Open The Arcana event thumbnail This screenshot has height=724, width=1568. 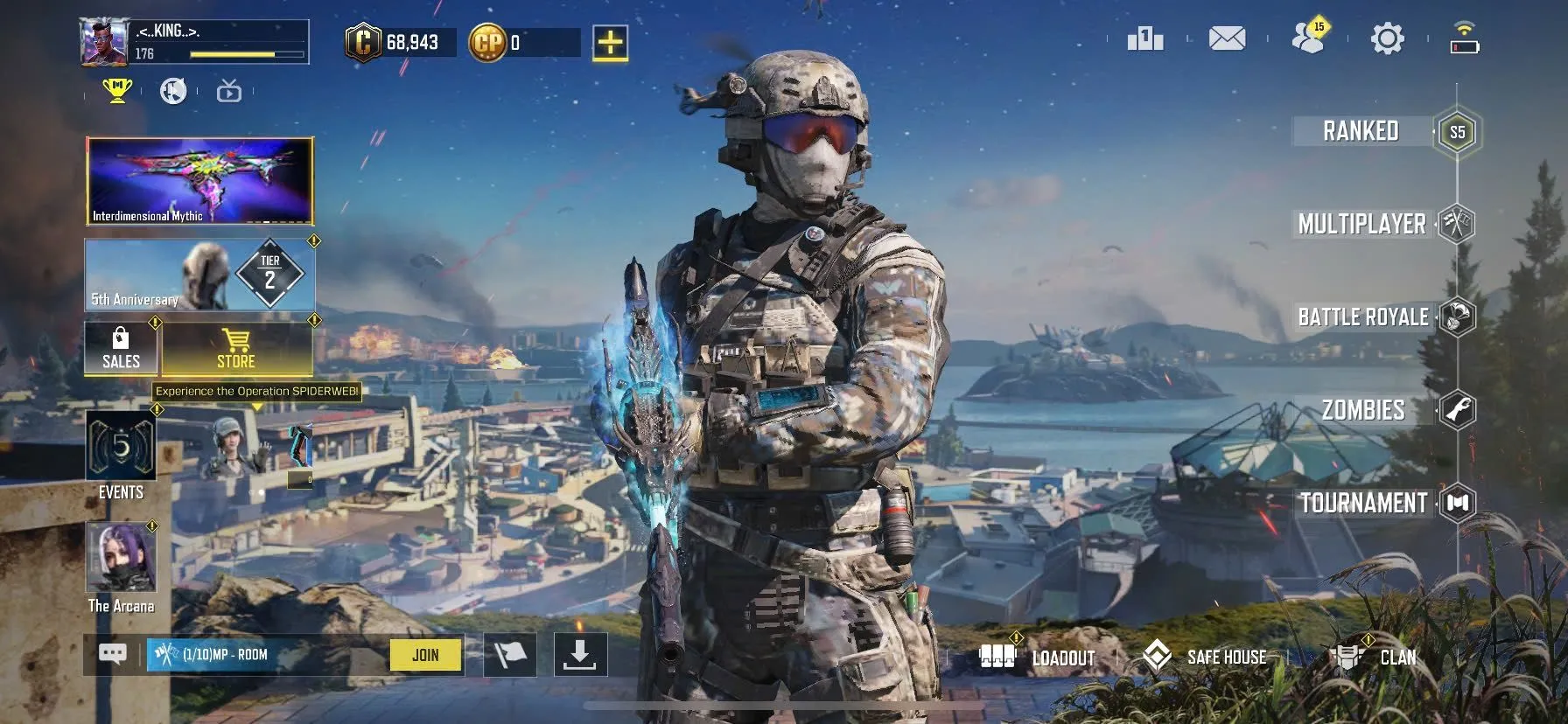pyautogui.click(x=120, y=560)
